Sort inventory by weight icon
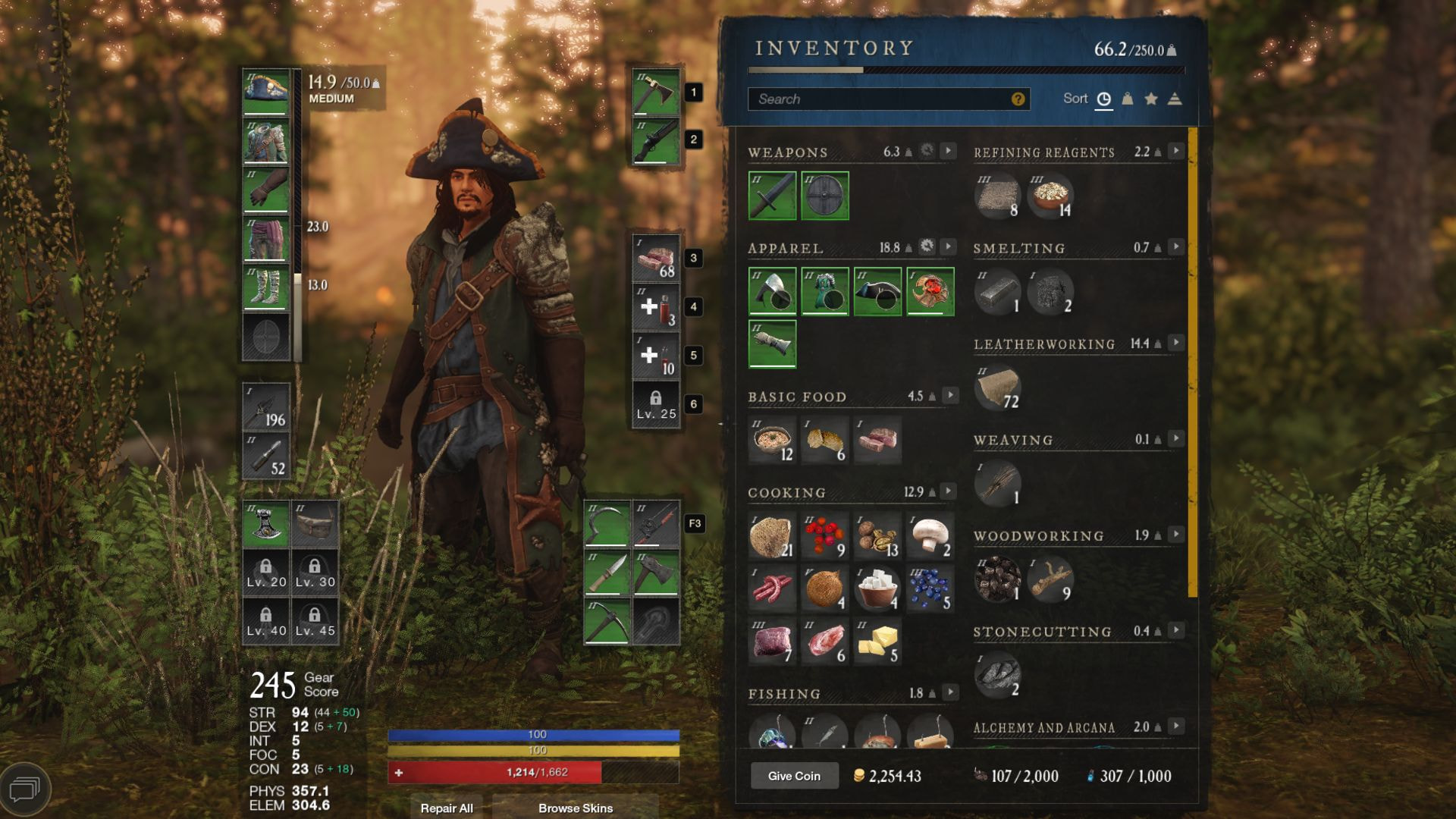 pyautogui.click(x=1128, y=99)
